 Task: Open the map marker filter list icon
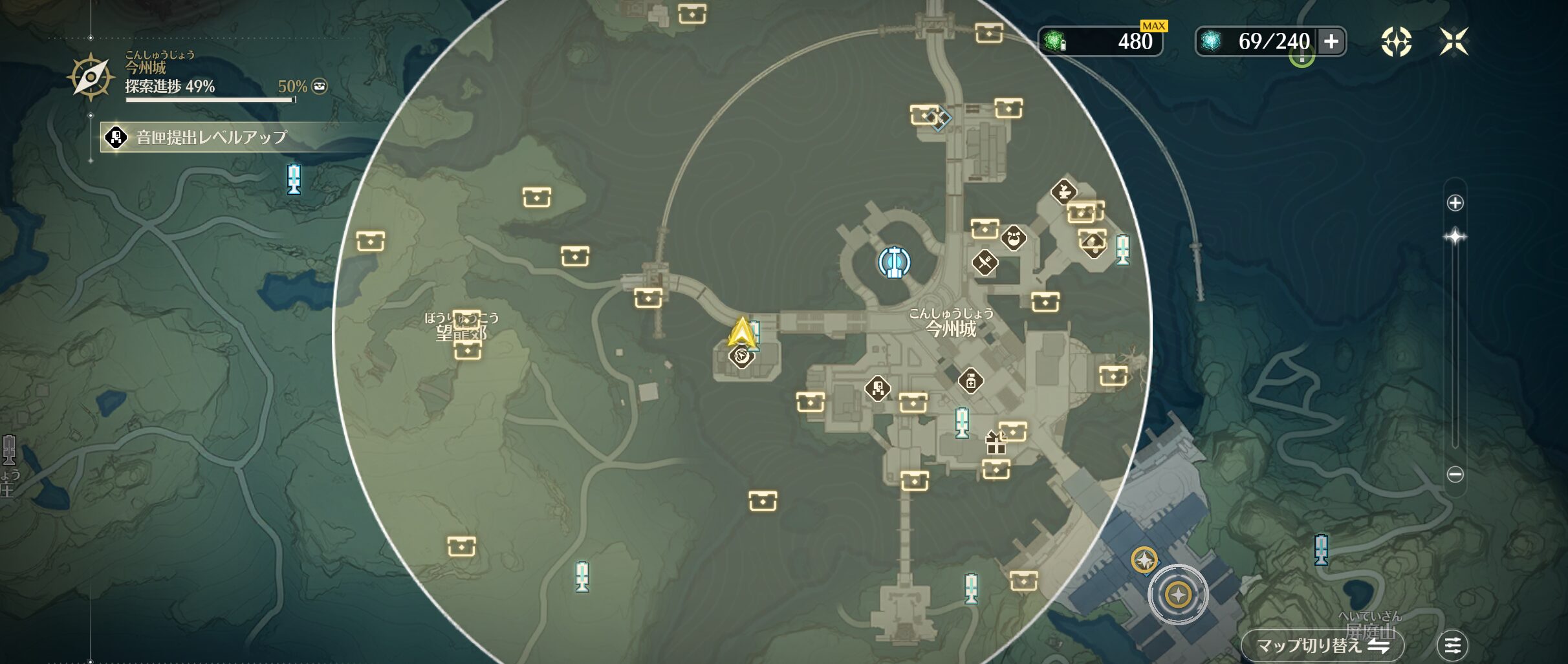(x=1452, y=645)
